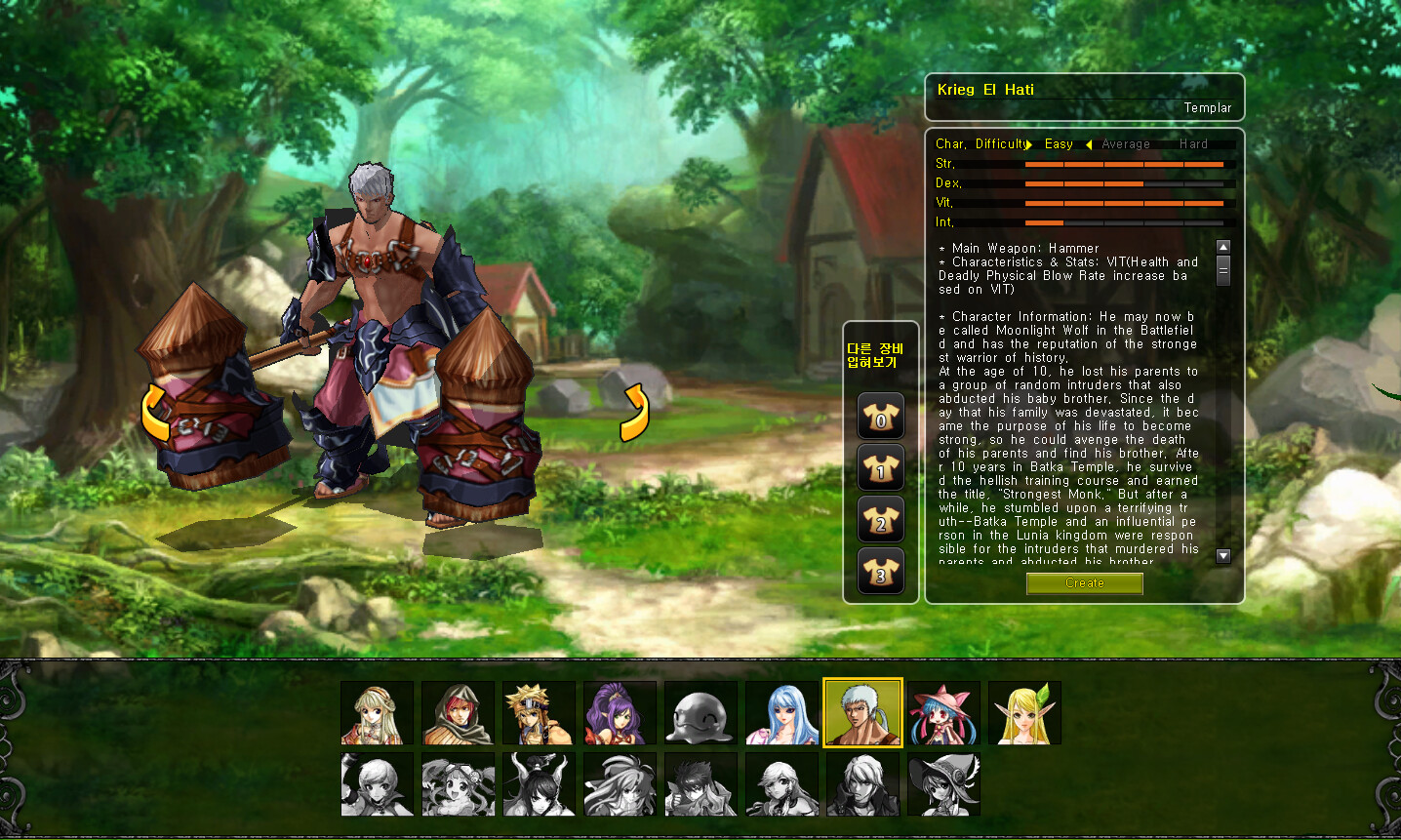
Task: Click the highlighted white-haired Krieg portrait
Action: pyautogui.click(x=862, y=713)
